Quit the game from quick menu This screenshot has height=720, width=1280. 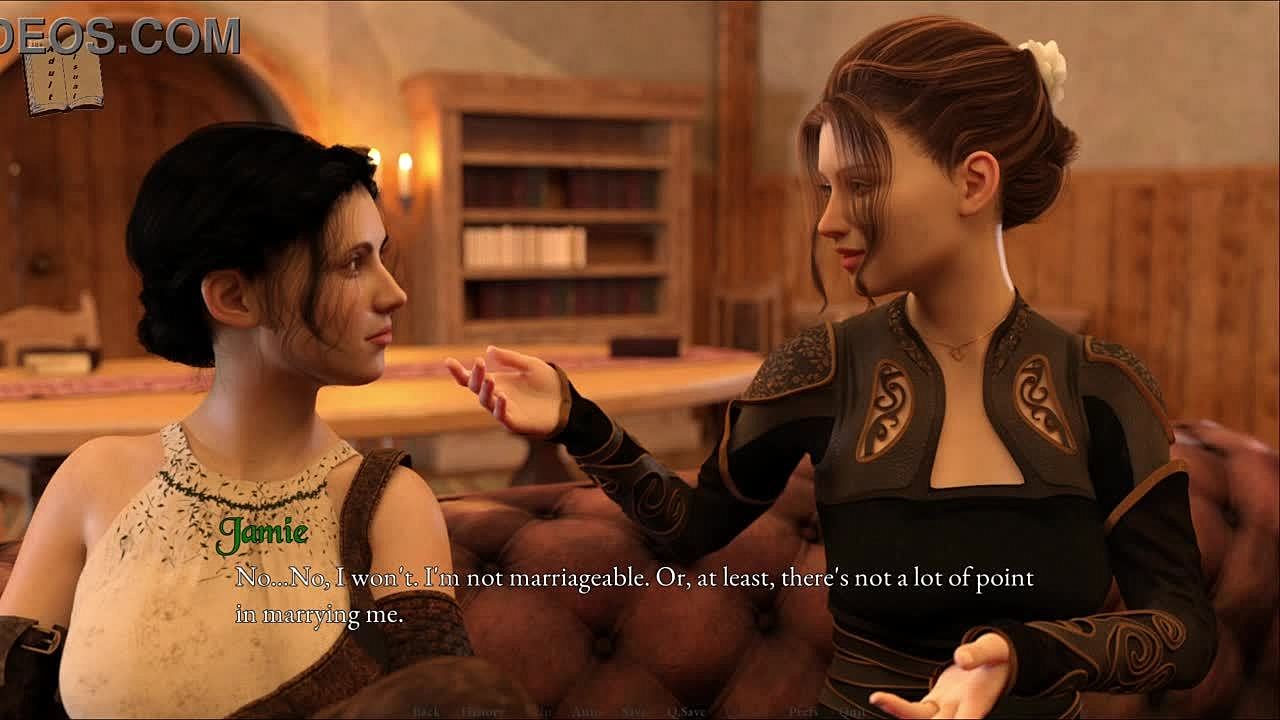pos(852,712)
